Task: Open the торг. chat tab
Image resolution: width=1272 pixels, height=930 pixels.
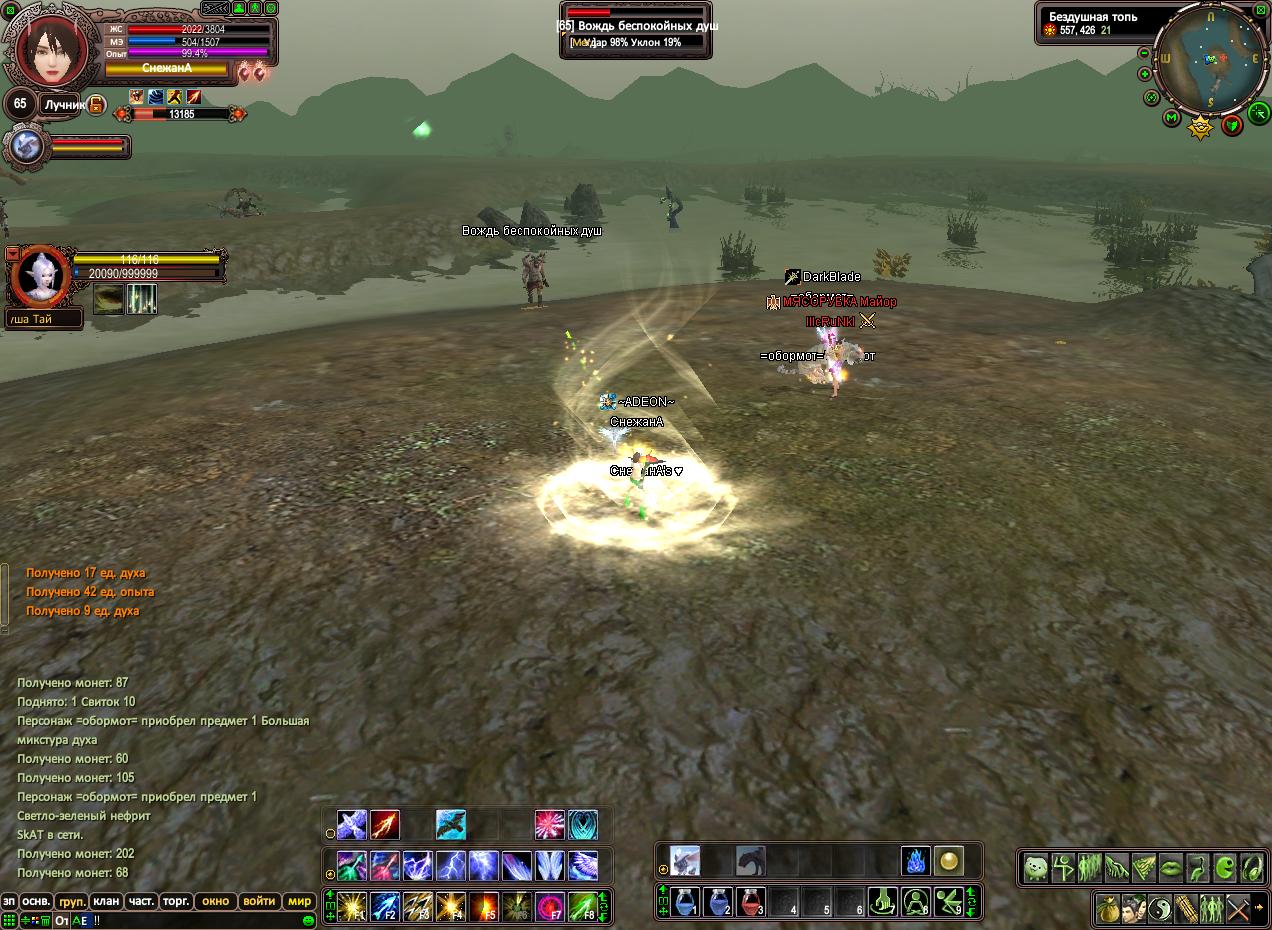Action: (176, 901)
